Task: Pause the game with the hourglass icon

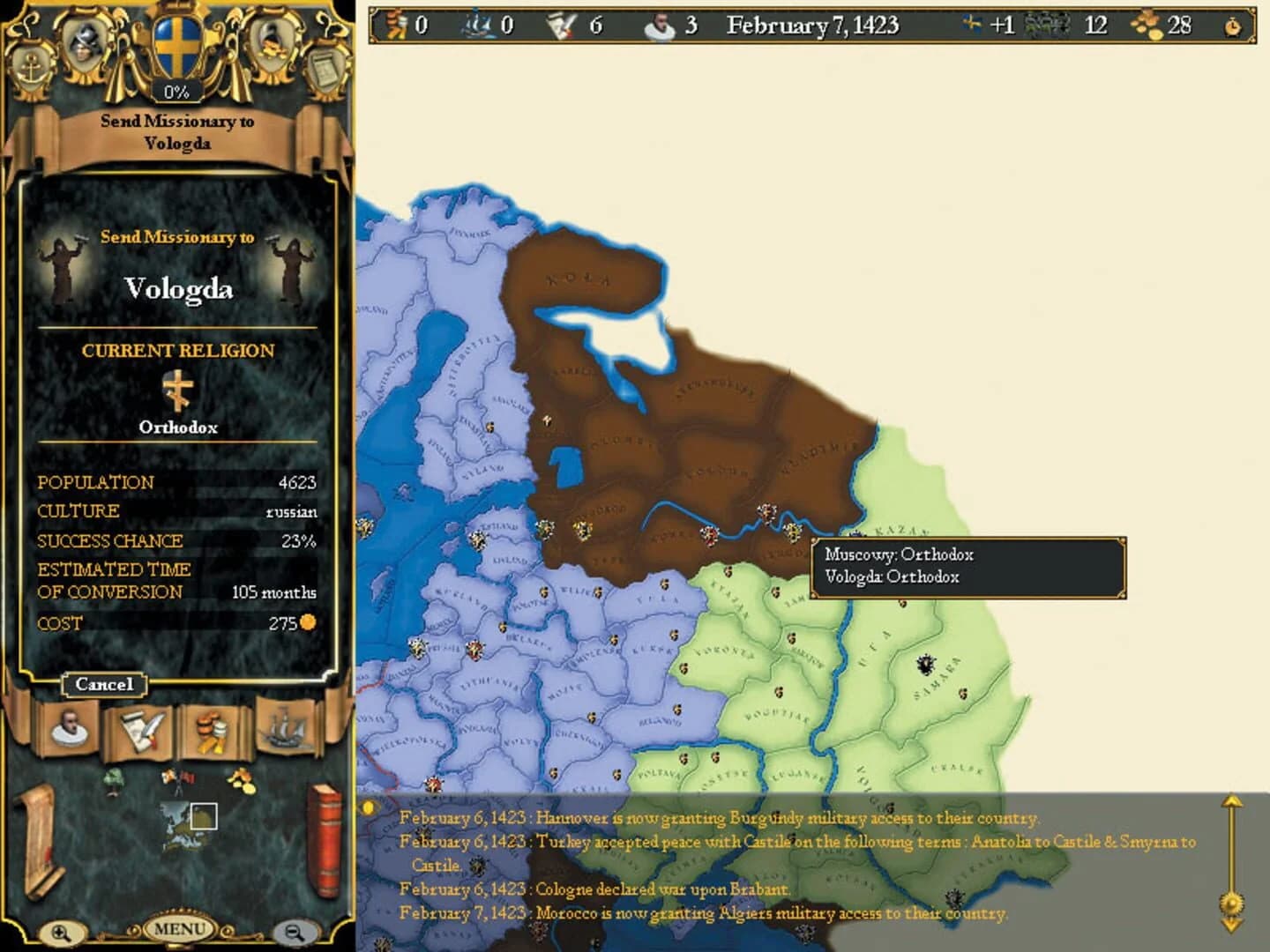Action: 1233,26
